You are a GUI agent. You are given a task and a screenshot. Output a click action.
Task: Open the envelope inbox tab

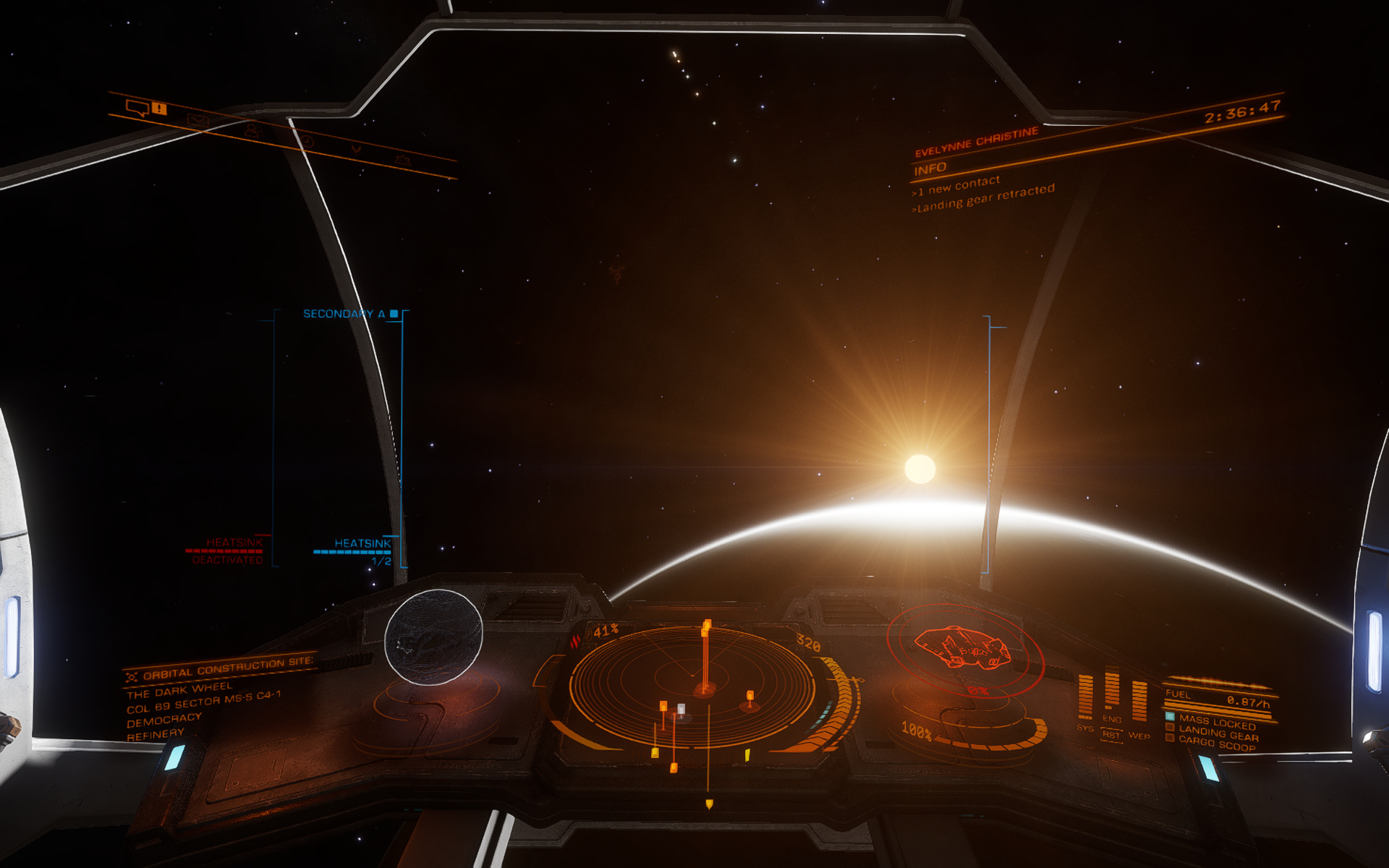[197, 121]
